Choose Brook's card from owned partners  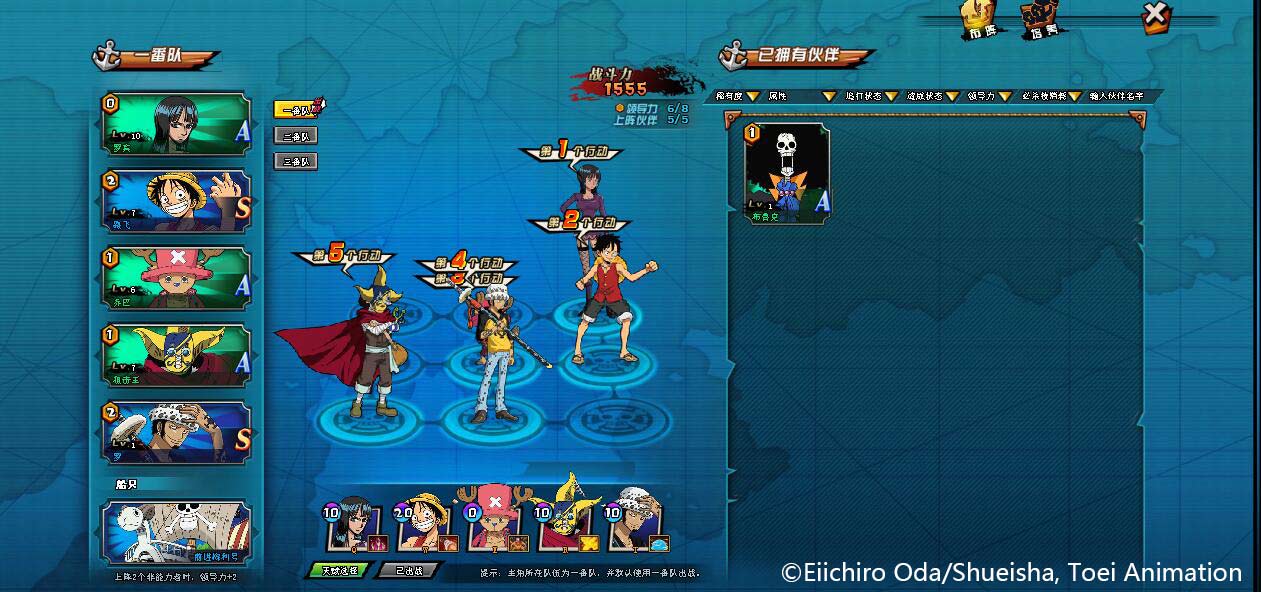(787, 172)
